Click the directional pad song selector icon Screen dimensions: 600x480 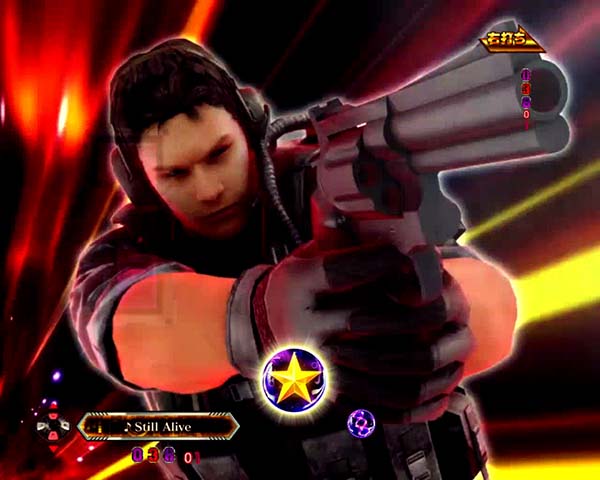[52, 427]
